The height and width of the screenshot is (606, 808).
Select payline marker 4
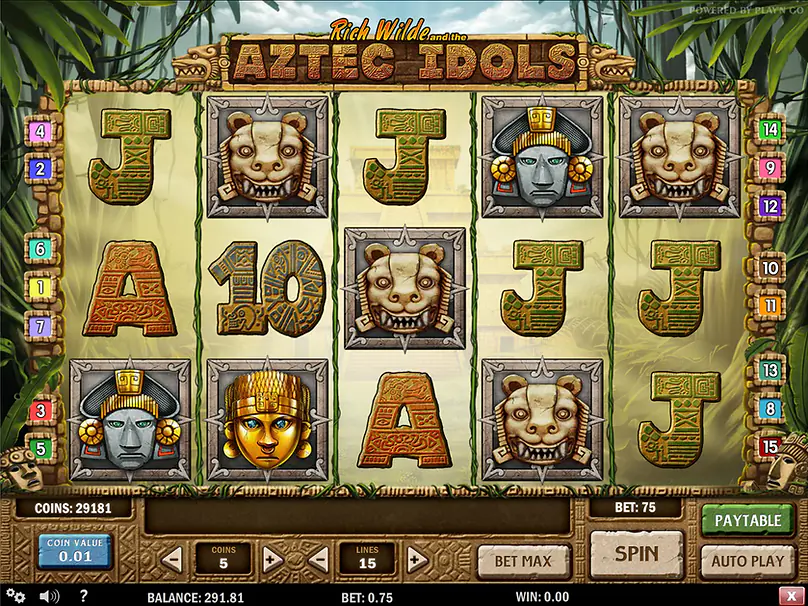pyautogui.click(x=41, y=131)
